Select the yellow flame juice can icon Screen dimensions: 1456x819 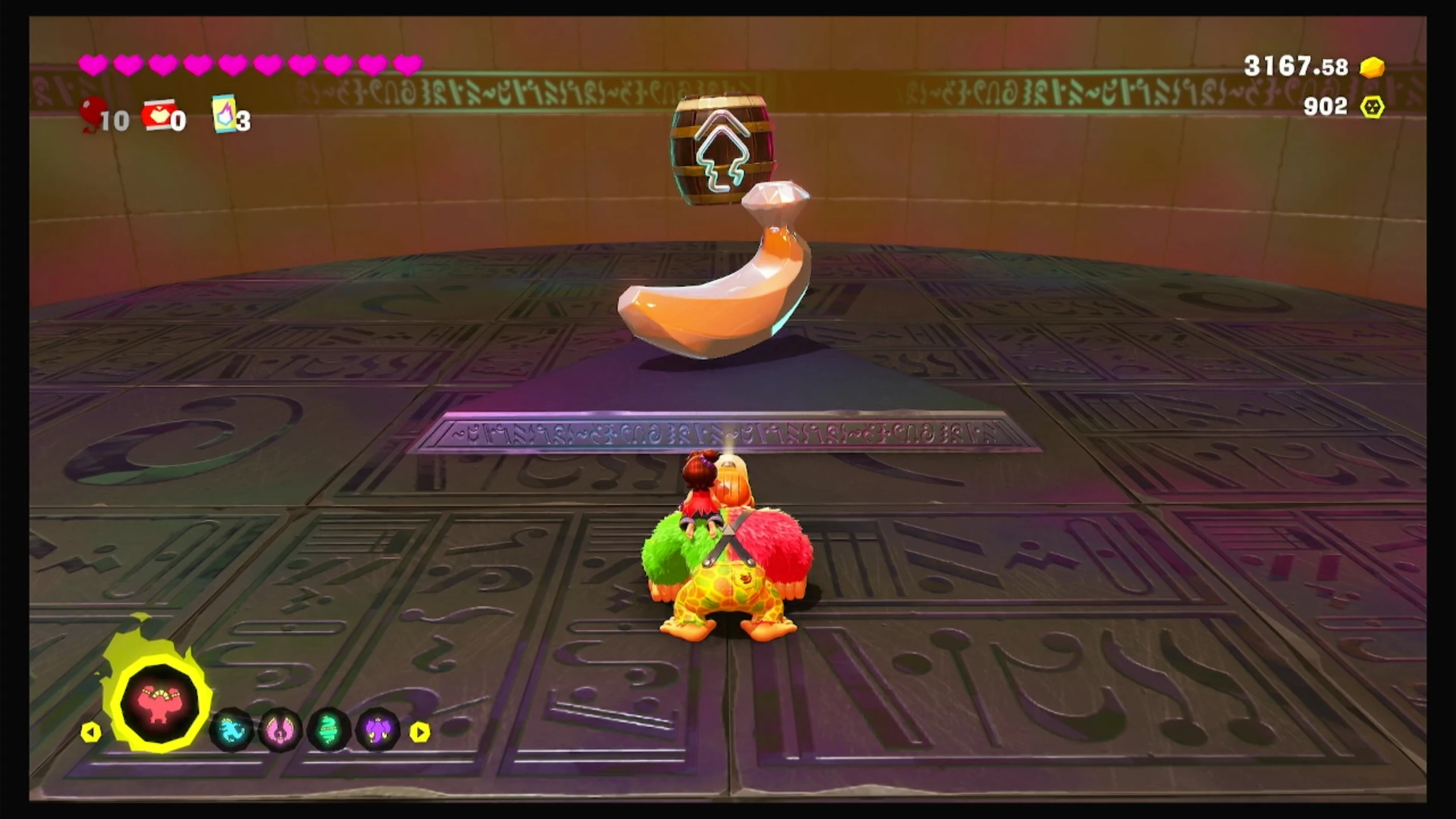coord(224,114)
